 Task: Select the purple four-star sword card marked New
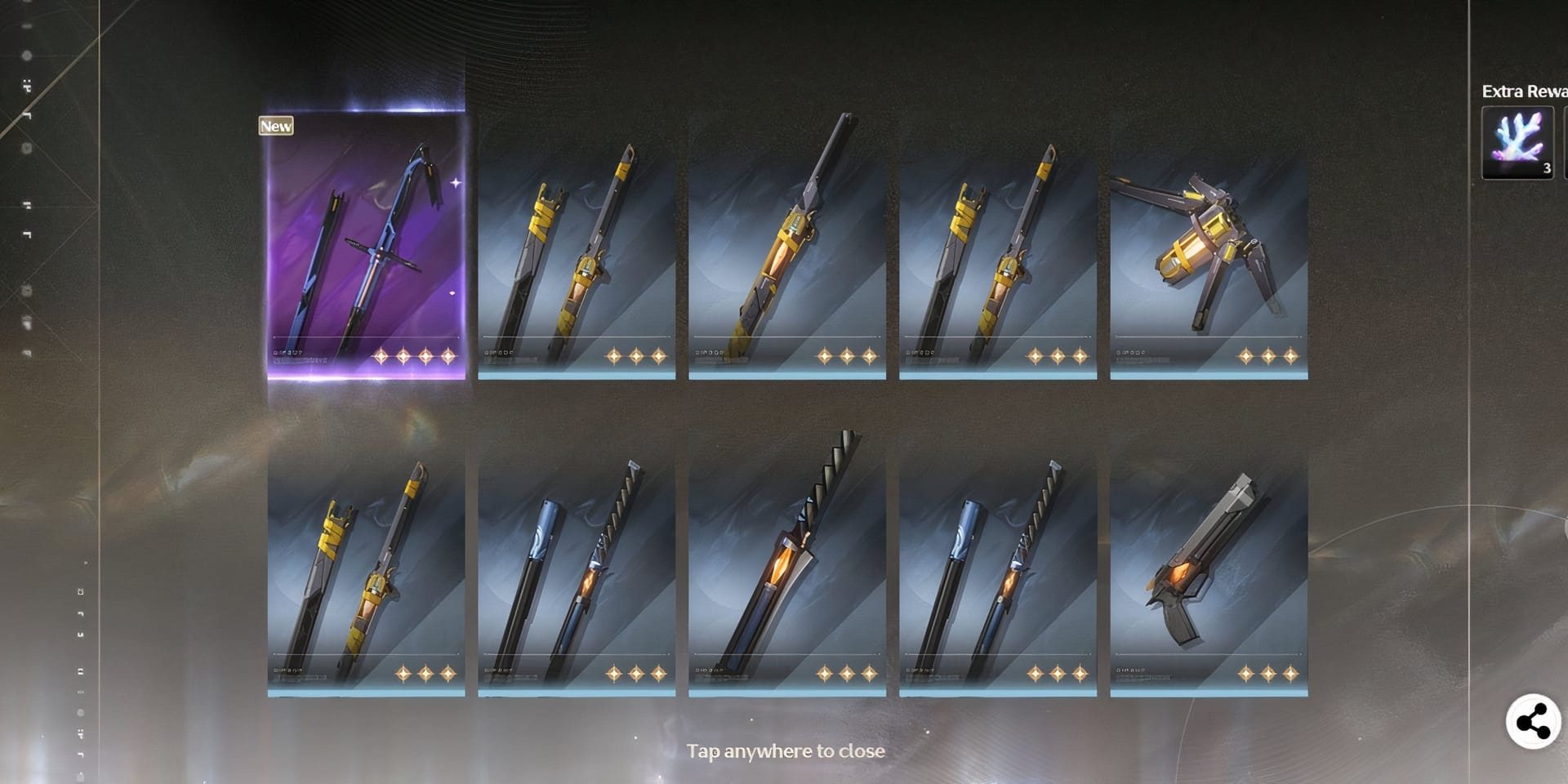[x=366, y=245]
